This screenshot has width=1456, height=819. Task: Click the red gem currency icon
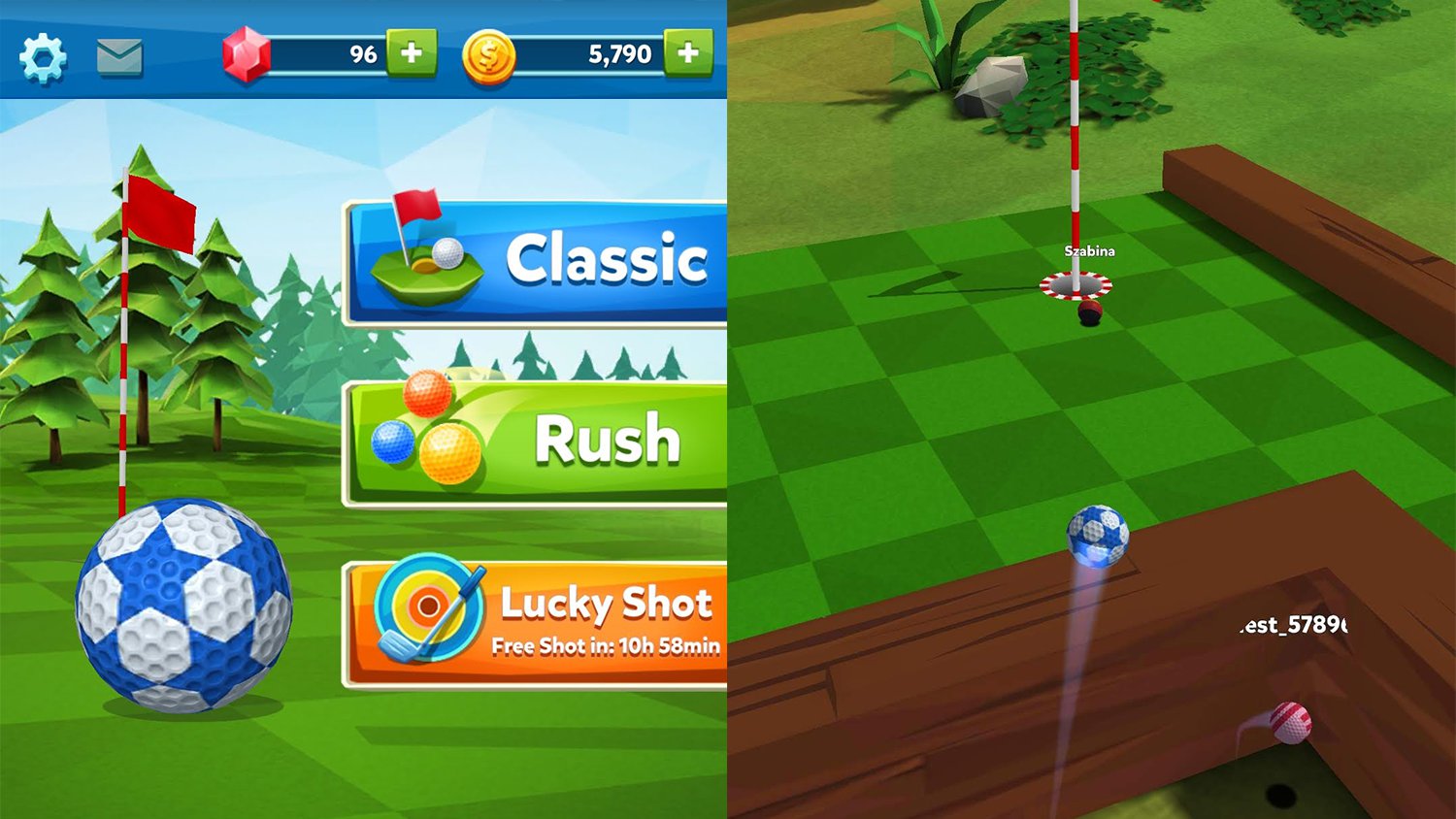coord(248,54)
